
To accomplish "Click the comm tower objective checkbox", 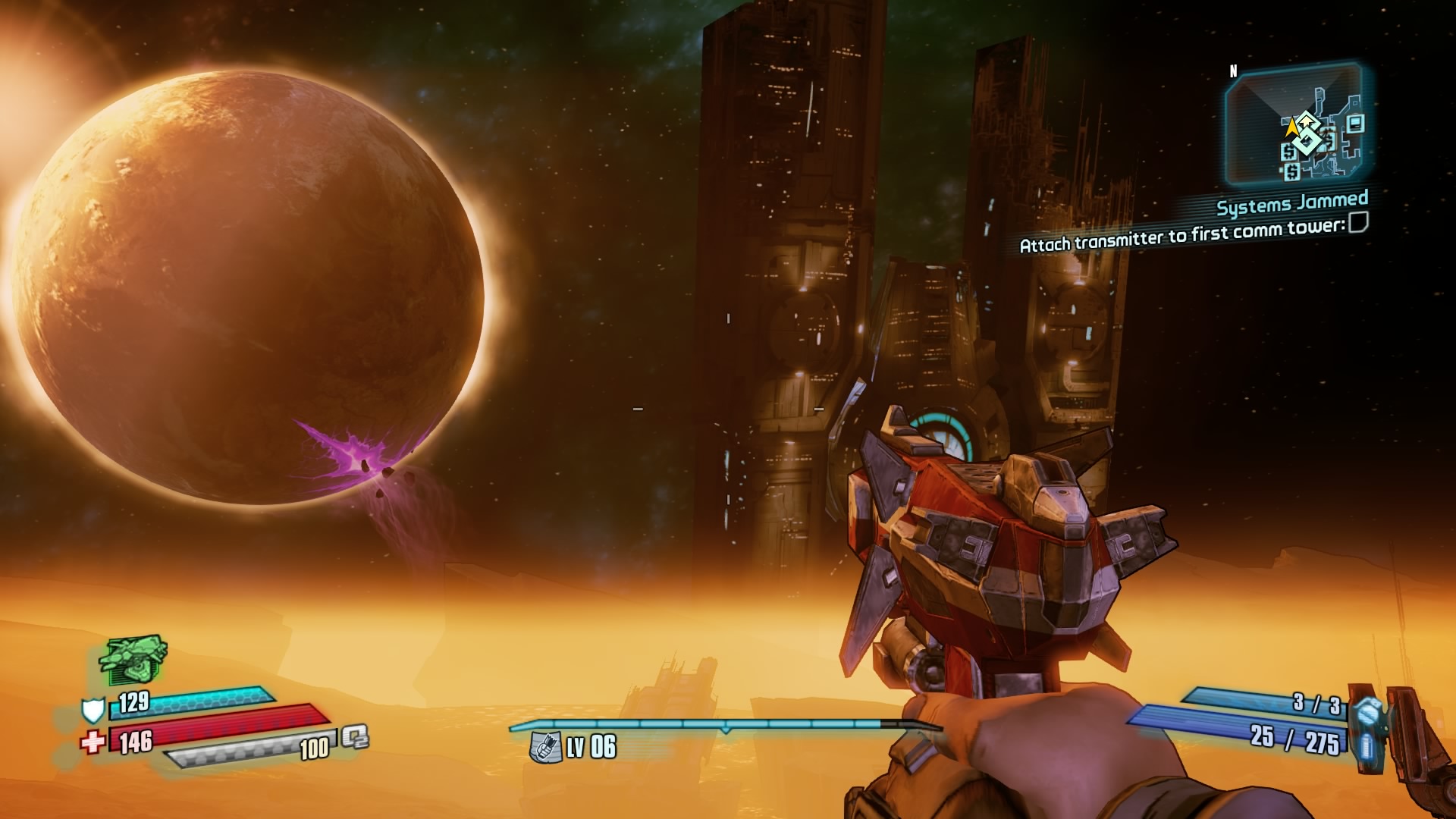I will tap(1358, 222).
